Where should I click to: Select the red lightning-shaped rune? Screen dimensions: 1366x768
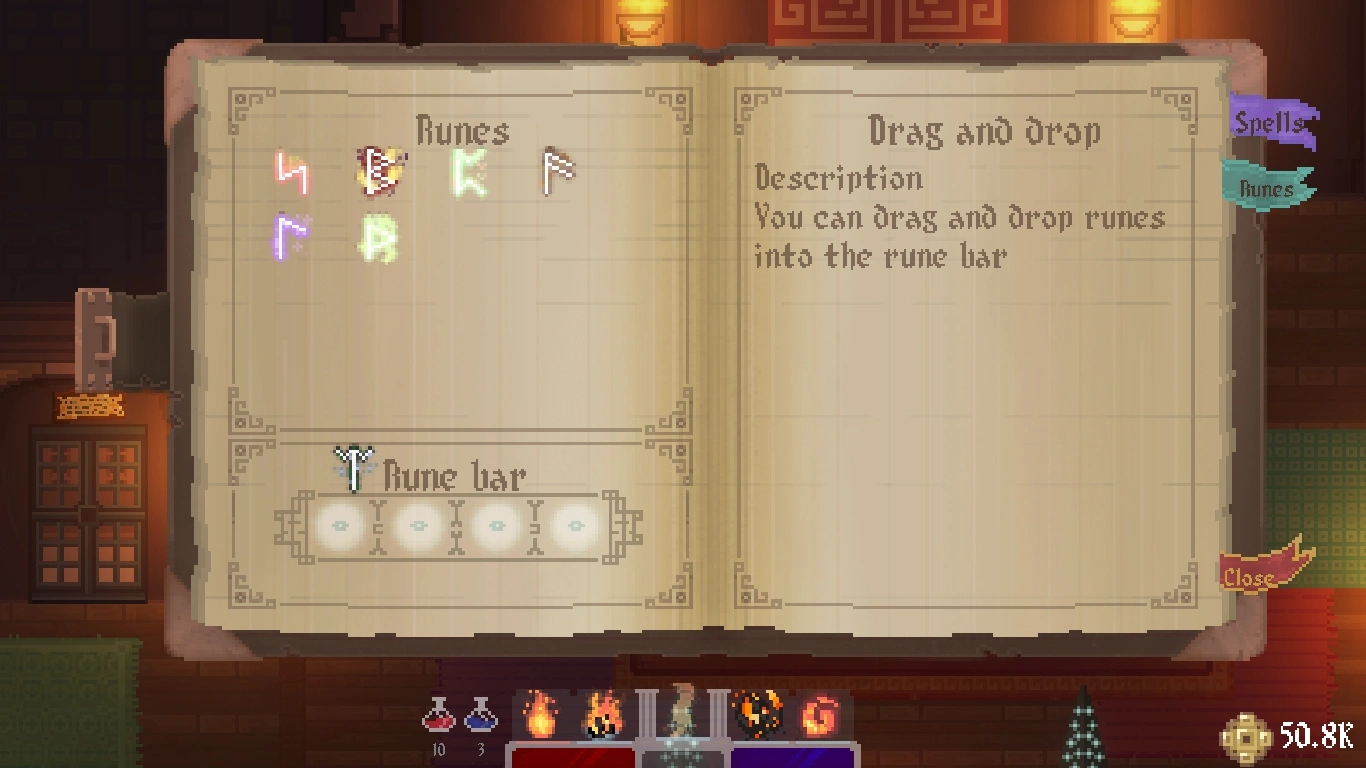click(292, 173)
